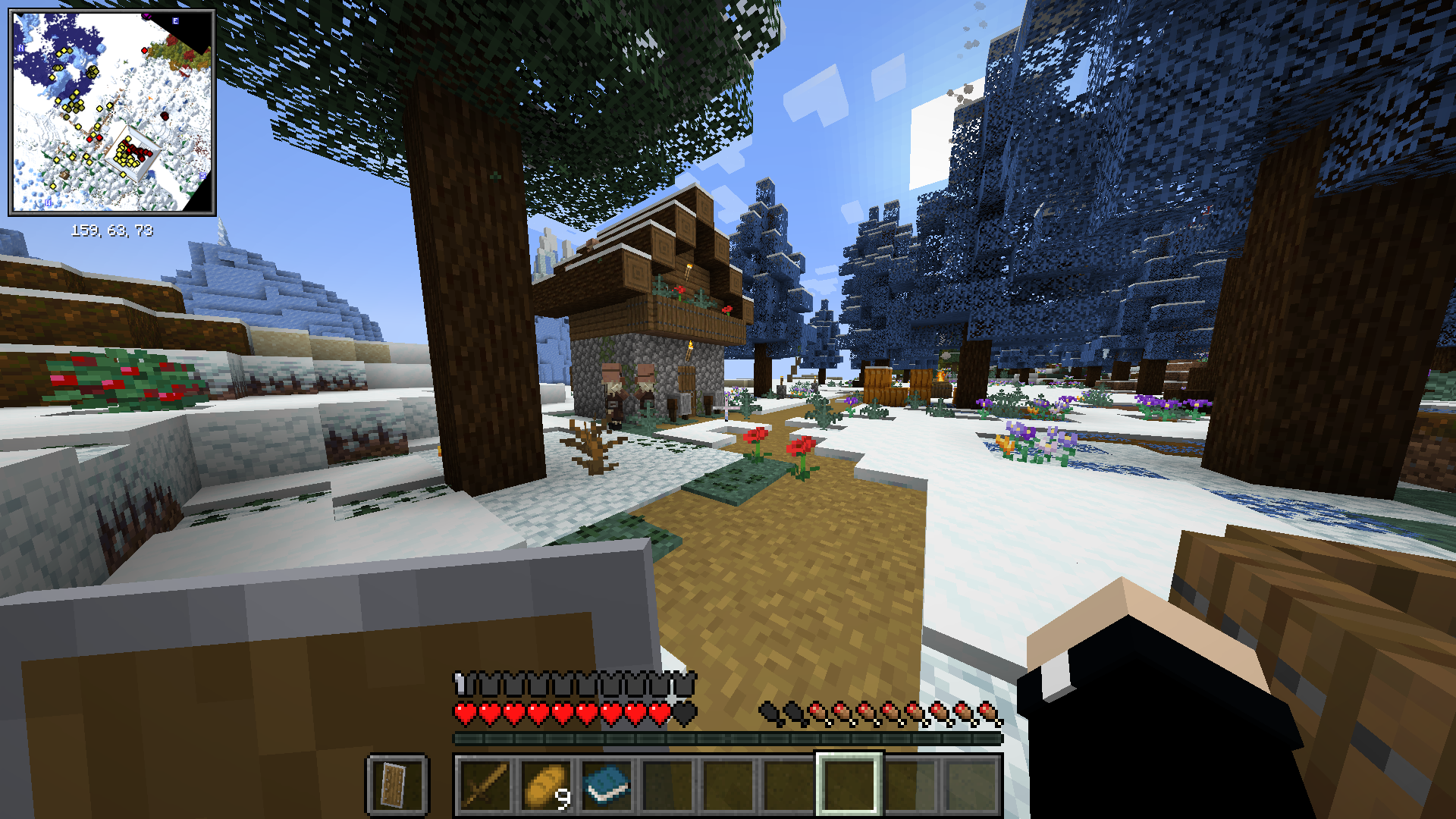Click the E direction marker on the minimap
Image resolution: width=1456 pixels, height=819 pixels.
[174, 21]
